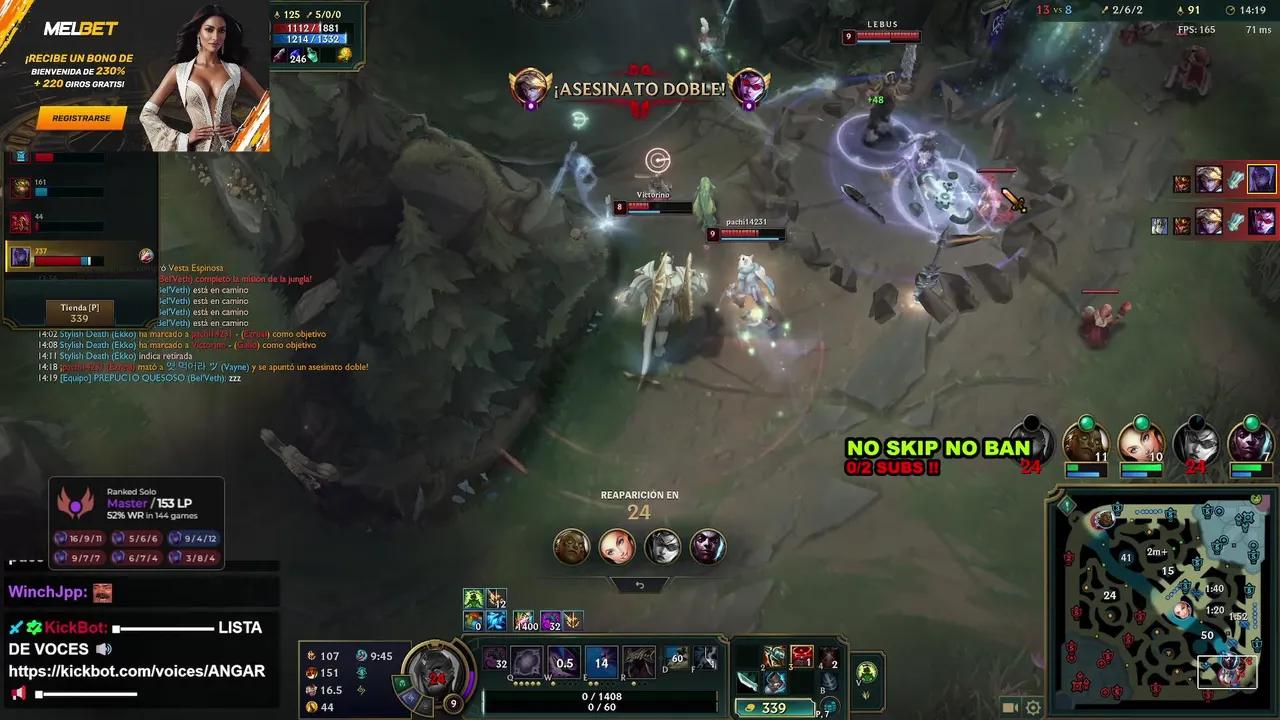The image size is (1280, 720).
Task: Select the sword item in first inventory slot
Action: point(747,683)
